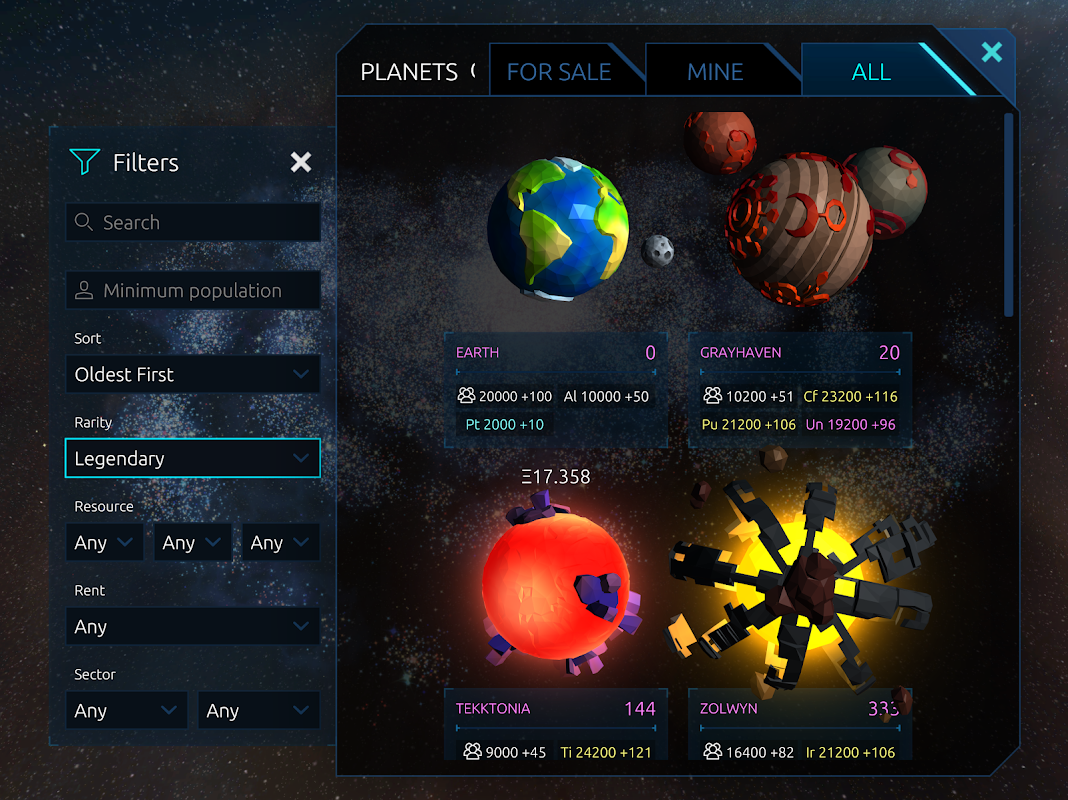This screenshot has height=800, width=1068.
Task: Focus the Minimum population field
Action: (x=193, y=291)
